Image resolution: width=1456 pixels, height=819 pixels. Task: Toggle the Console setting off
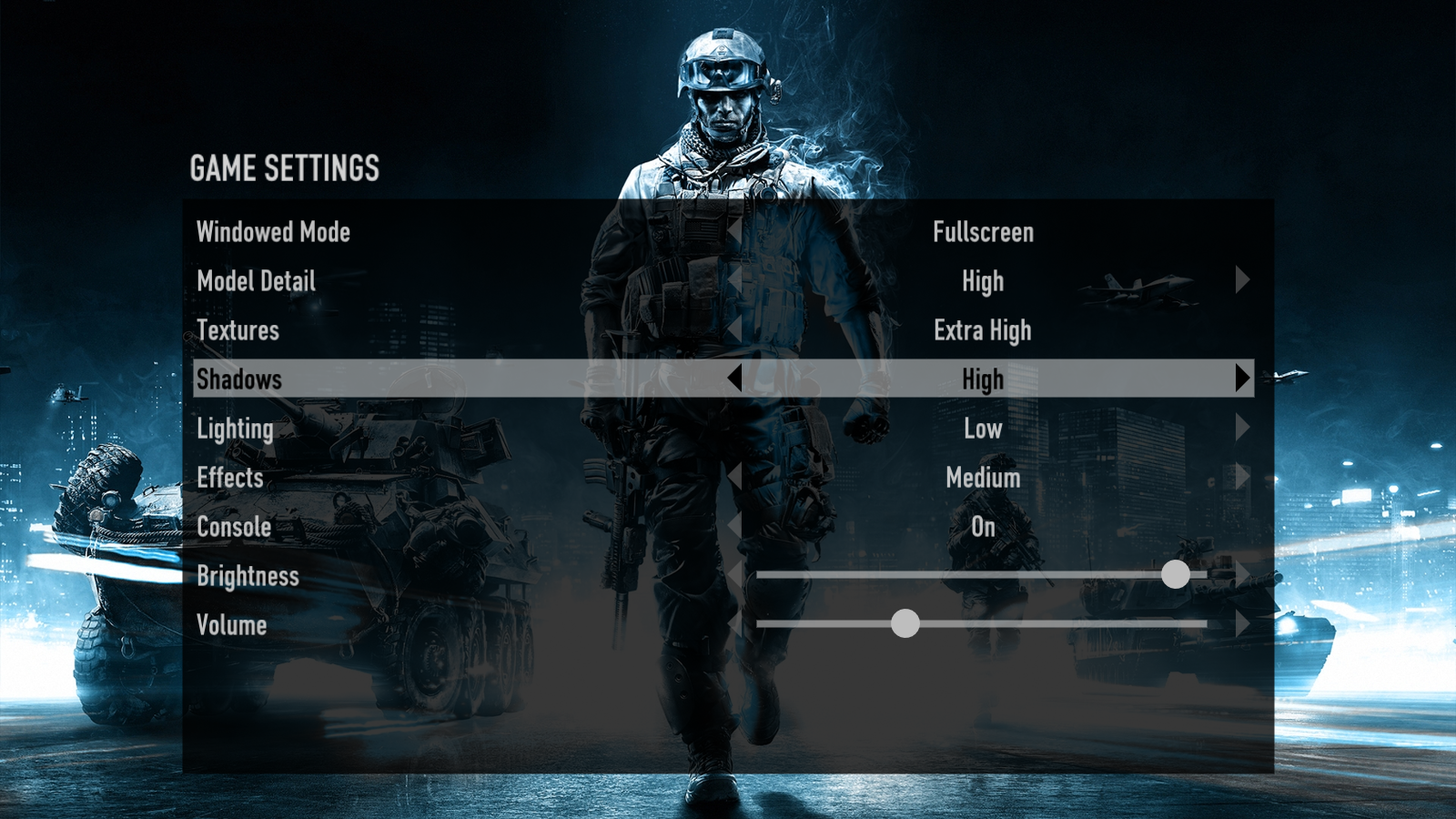(x=982, y=527)
